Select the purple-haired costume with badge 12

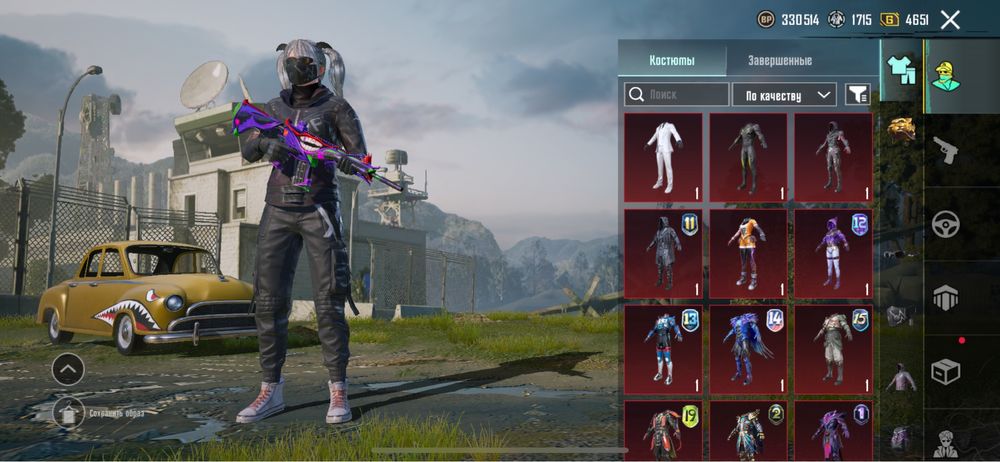click(x=833, y=252)
